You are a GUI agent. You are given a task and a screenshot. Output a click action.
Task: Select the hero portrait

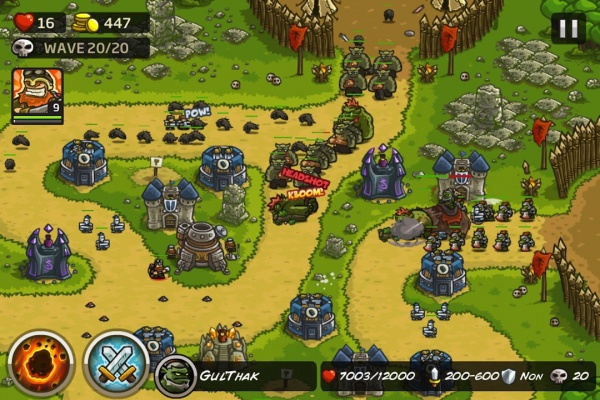coord(36,93)
